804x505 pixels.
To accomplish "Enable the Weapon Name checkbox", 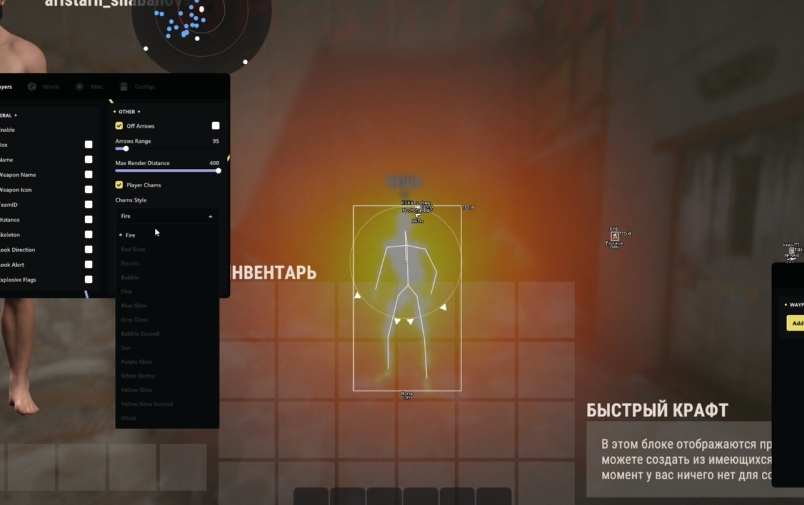I will point(88,175).
